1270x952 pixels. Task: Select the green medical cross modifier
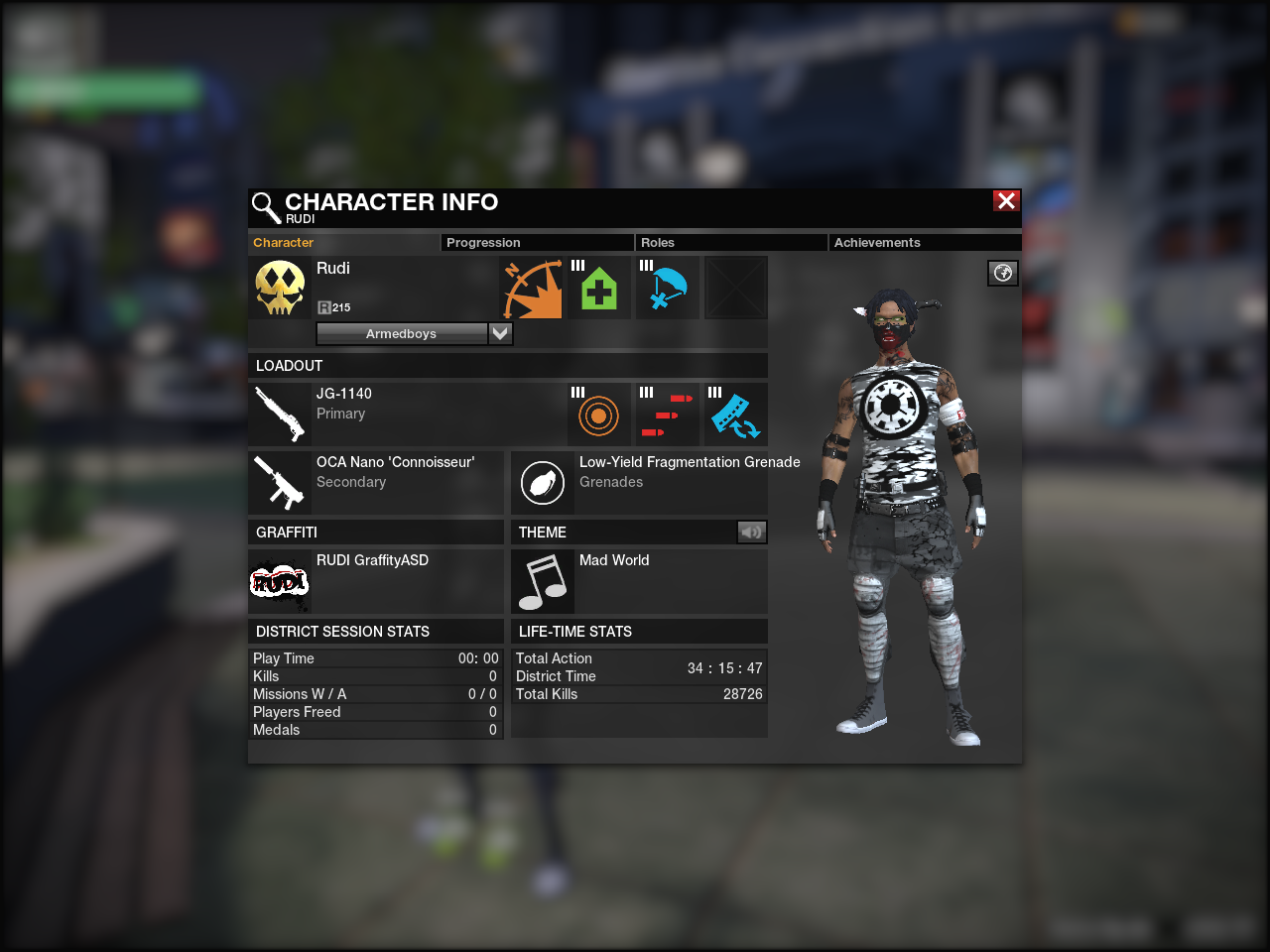click(x=599, y=289)
